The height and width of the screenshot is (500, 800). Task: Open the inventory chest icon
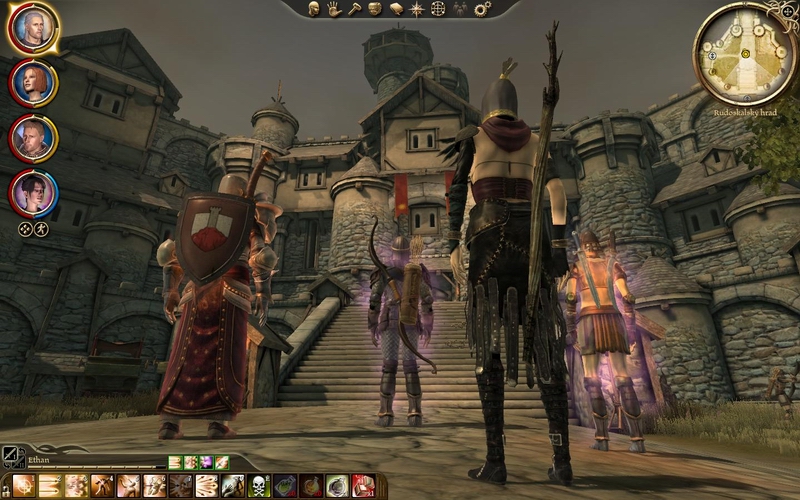(374, 9)
